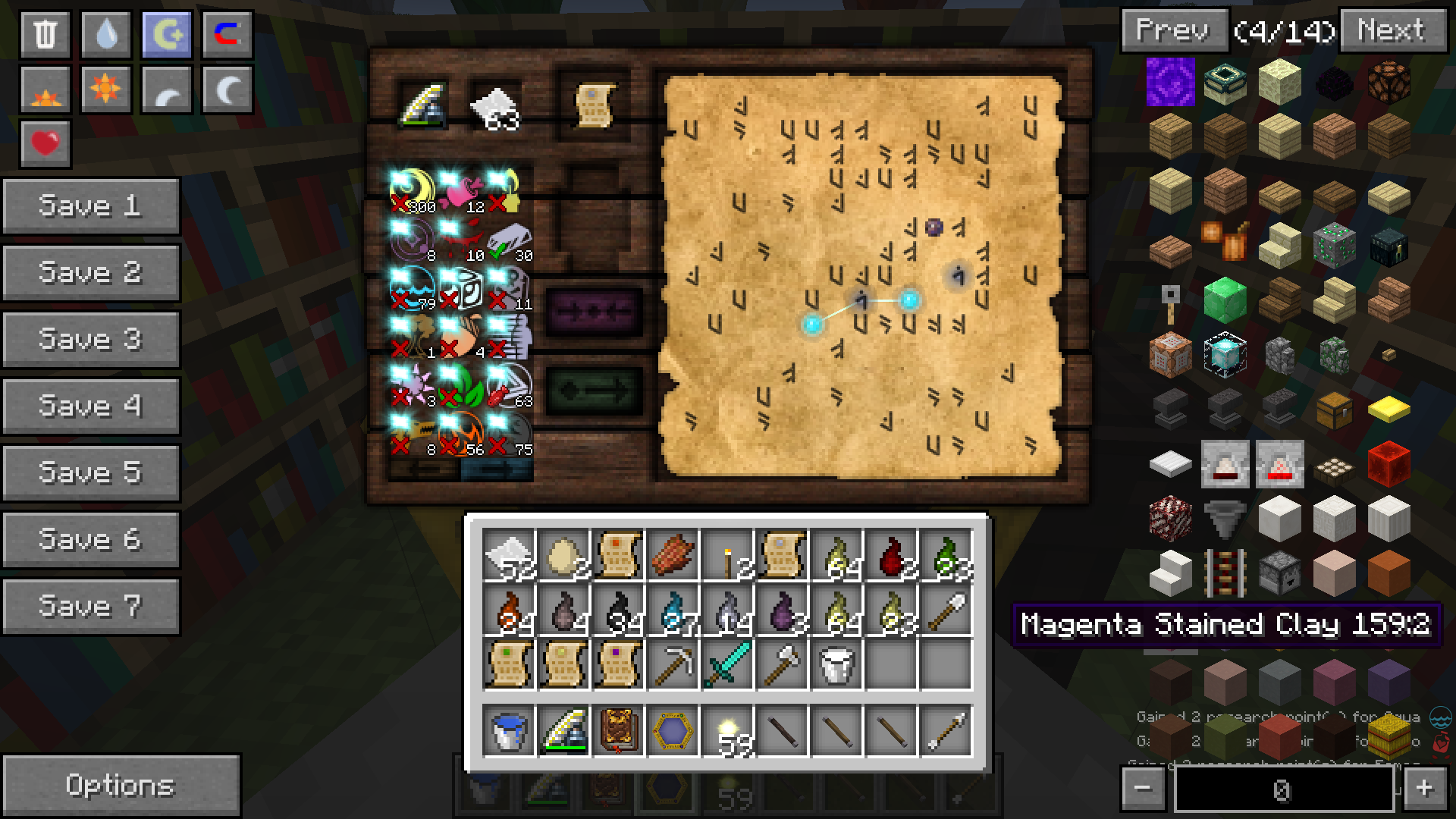The height and width of the screenshot is (819, 1456).
Task: Select the Save 4 slot button
Action: point(90,406)
